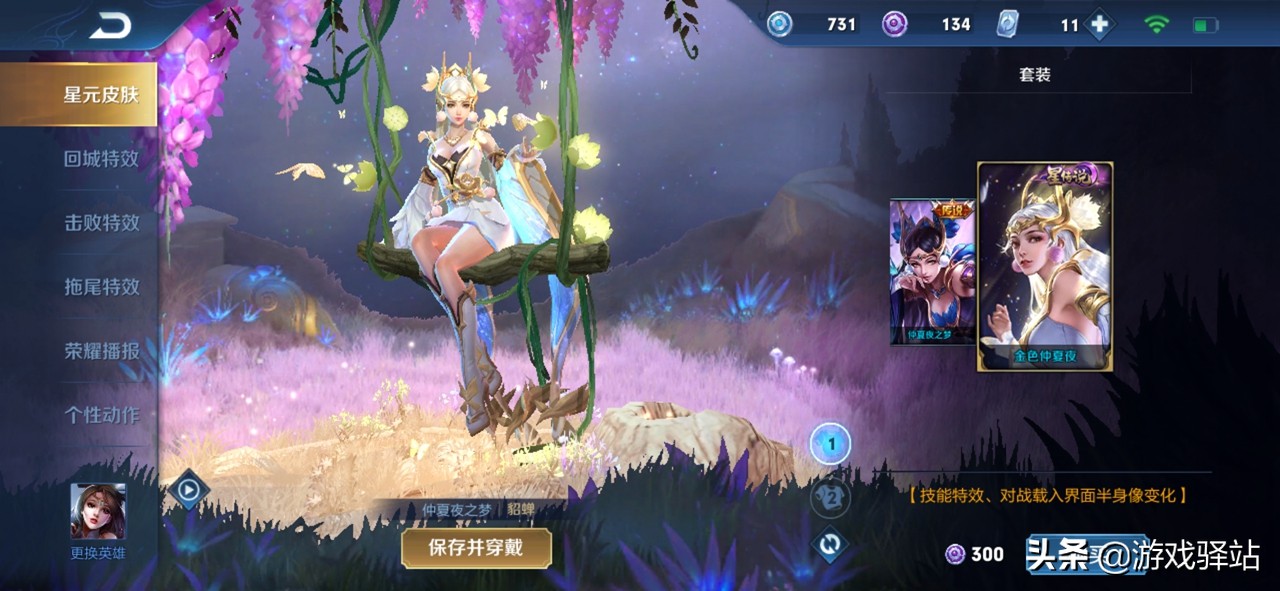
Task: Open the 回城特效 tab
Action: pyautogui.click(x=100, y=159)
